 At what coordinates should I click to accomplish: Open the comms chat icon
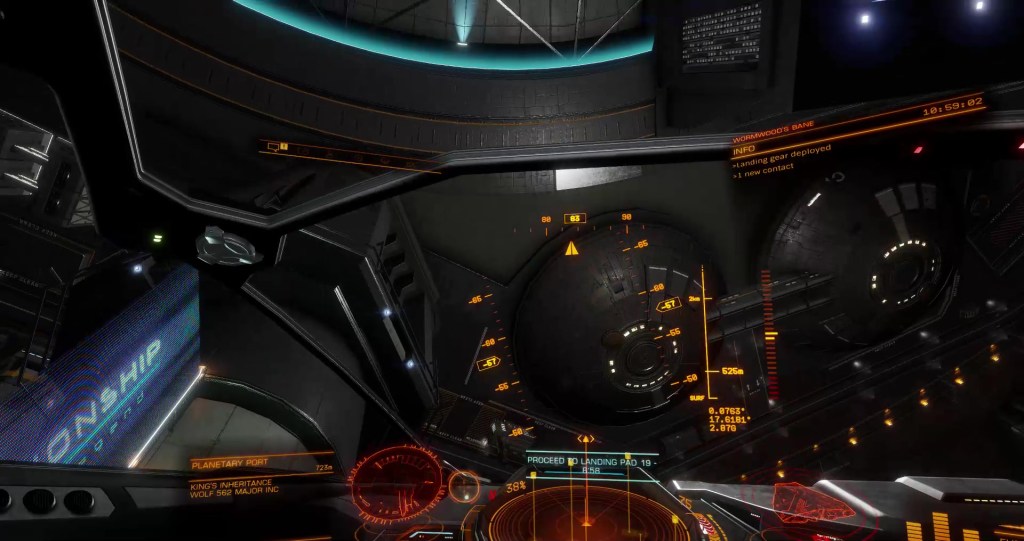tap(274, 147)
